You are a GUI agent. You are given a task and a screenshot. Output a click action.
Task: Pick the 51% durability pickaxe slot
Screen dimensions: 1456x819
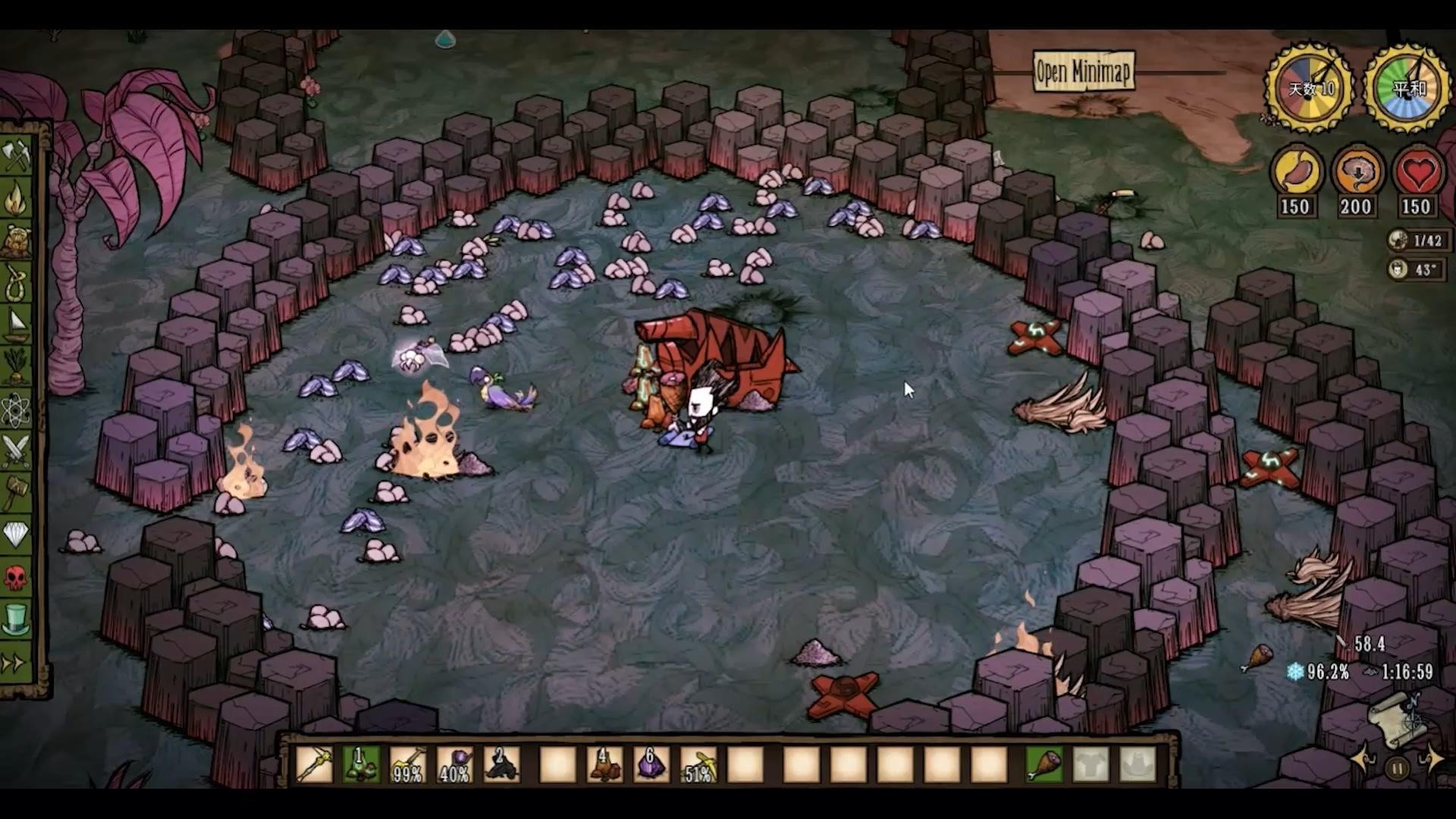[x=698, y=764]
